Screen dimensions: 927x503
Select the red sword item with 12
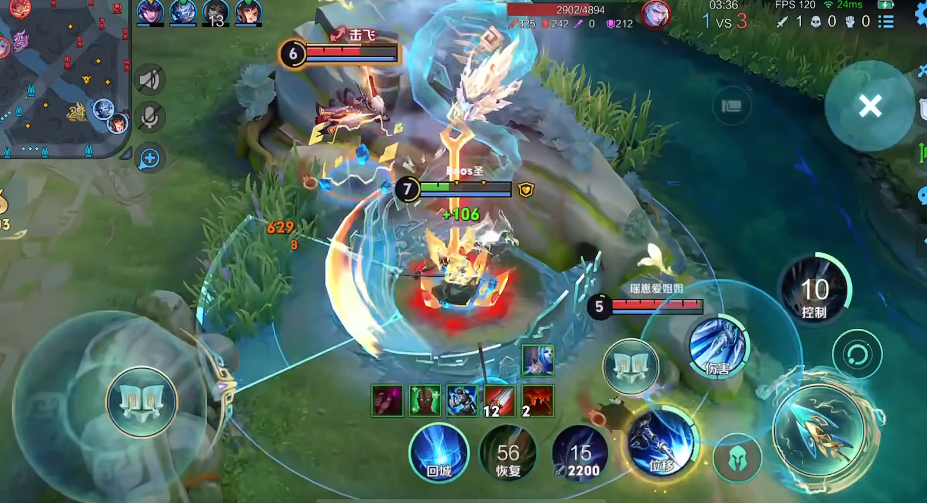pos(499,400)
